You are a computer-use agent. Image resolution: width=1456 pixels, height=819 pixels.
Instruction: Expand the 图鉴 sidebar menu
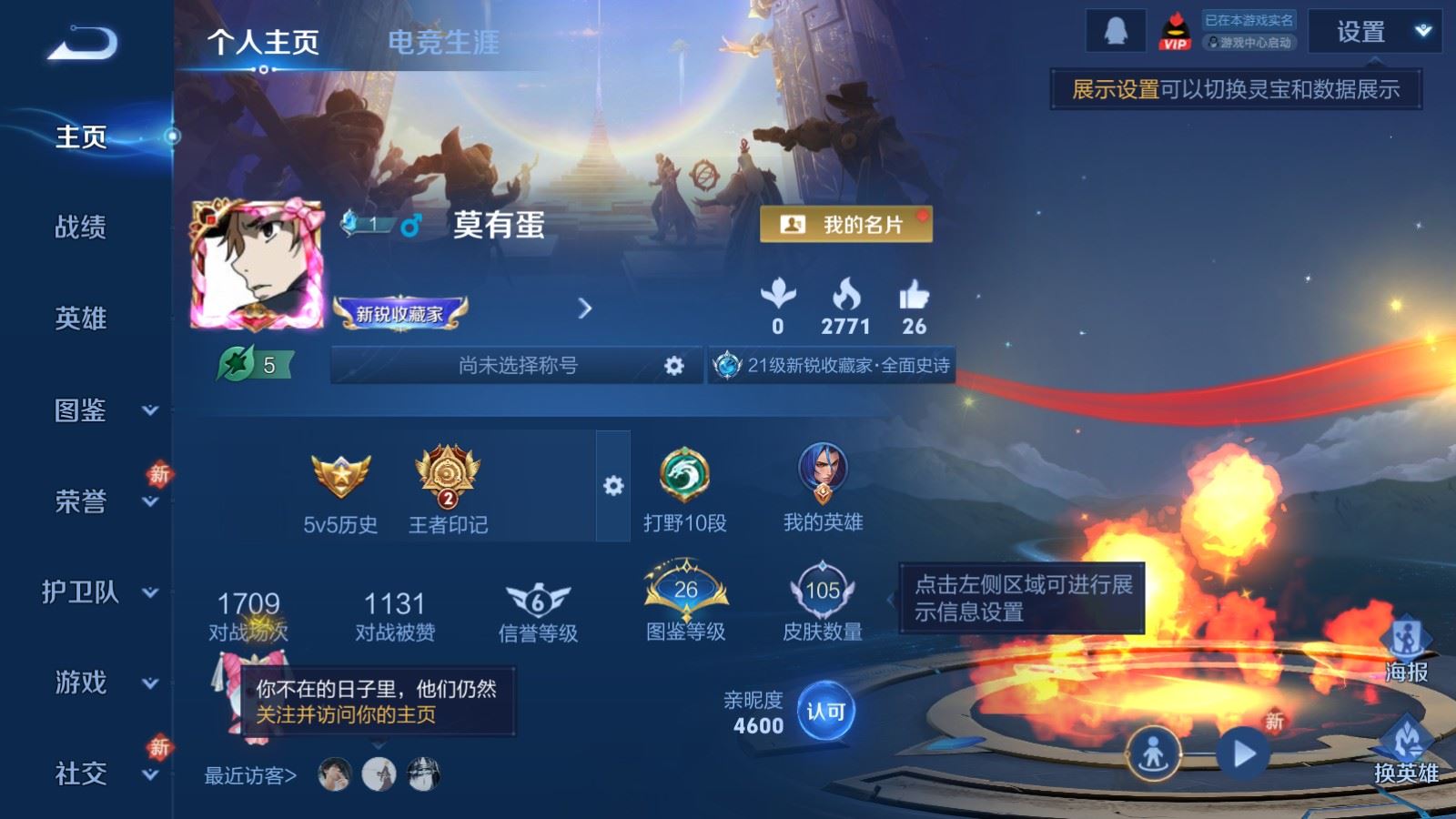coord(100,410)
